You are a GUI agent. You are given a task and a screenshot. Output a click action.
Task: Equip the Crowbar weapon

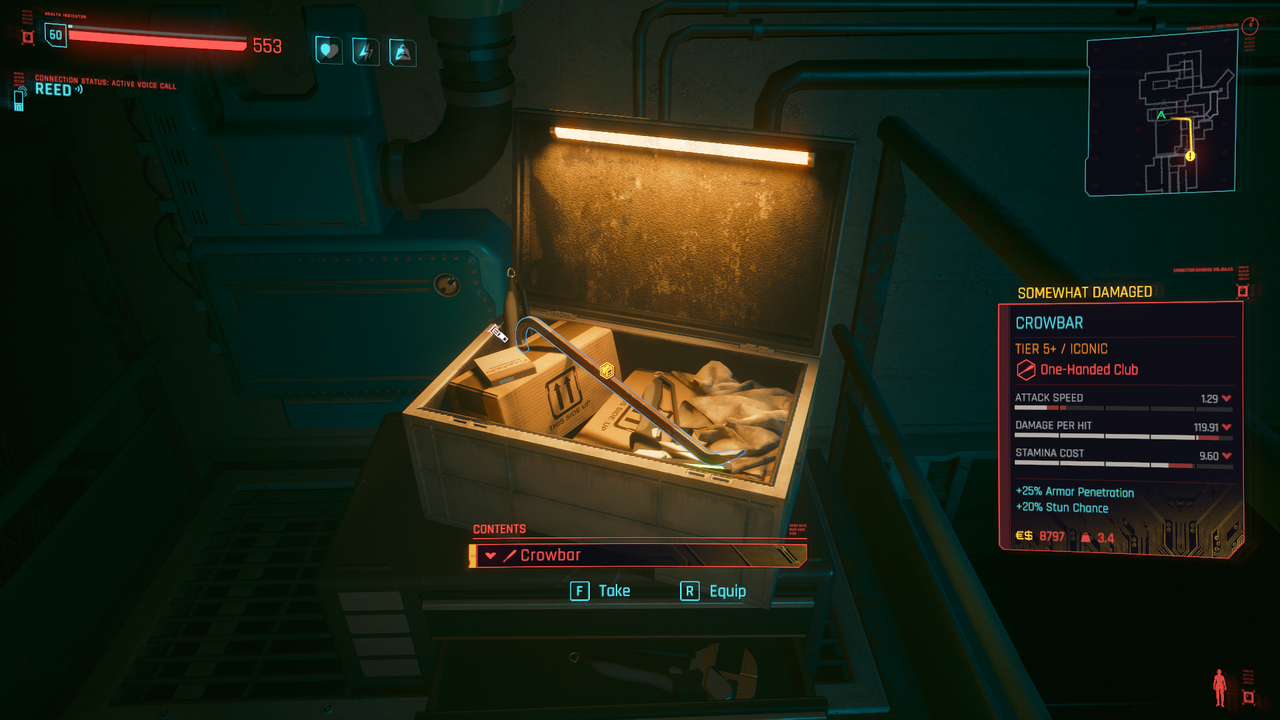[712, 591]
